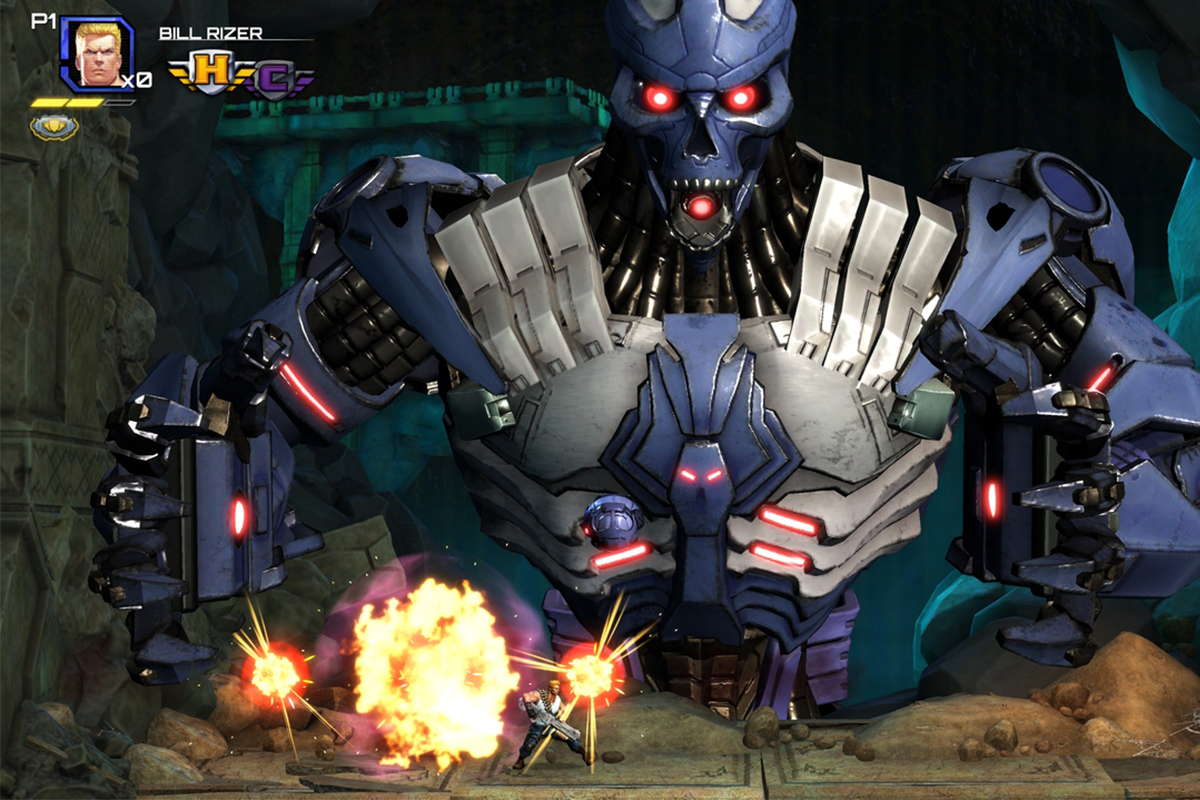This screenshot has width=1200, height=800.
Task: Click the winged badge icon below the portrait
Action: tap(54, 126)
